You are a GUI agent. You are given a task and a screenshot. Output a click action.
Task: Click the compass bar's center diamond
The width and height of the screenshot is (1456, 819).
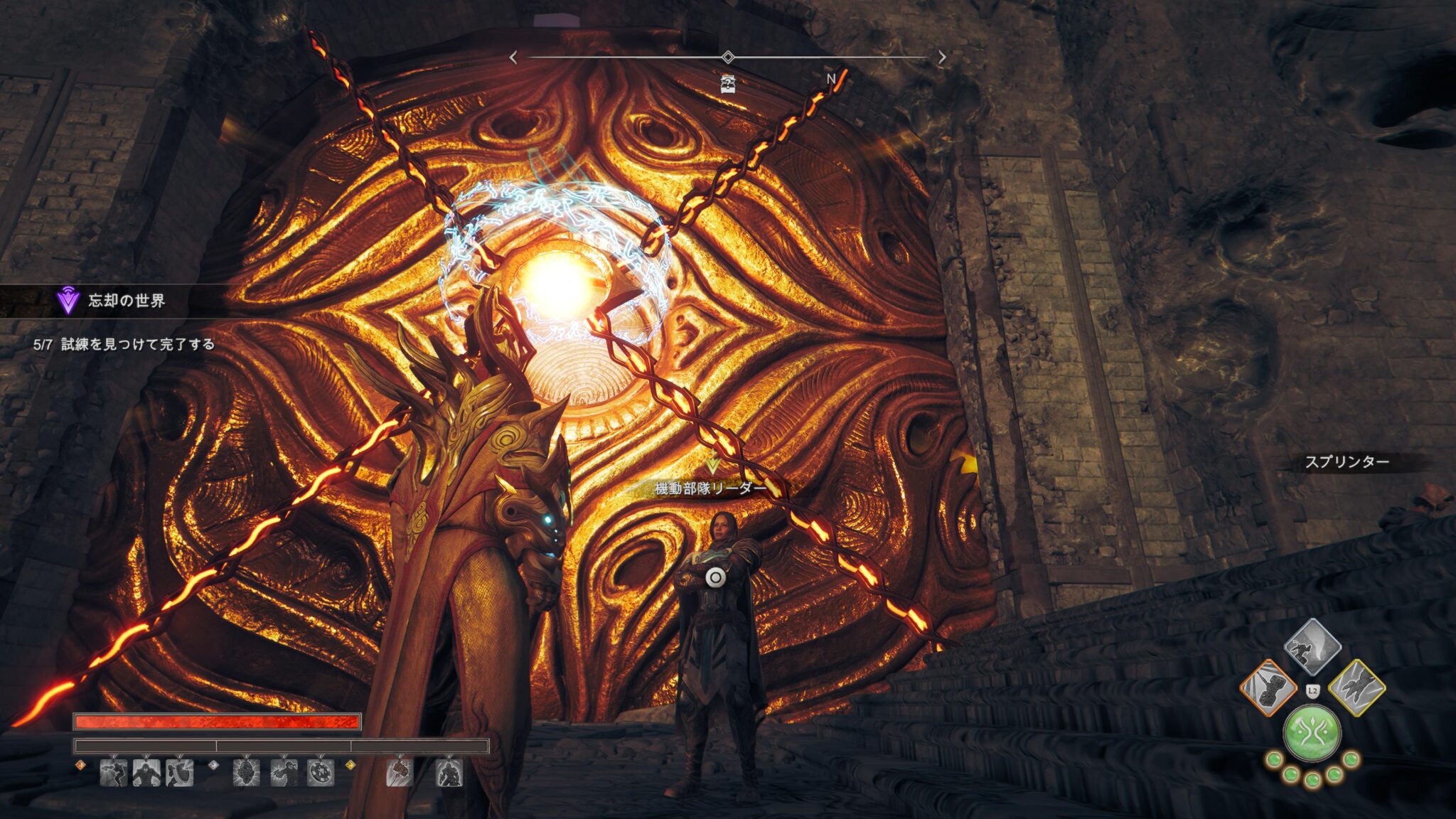click(727, 57)
